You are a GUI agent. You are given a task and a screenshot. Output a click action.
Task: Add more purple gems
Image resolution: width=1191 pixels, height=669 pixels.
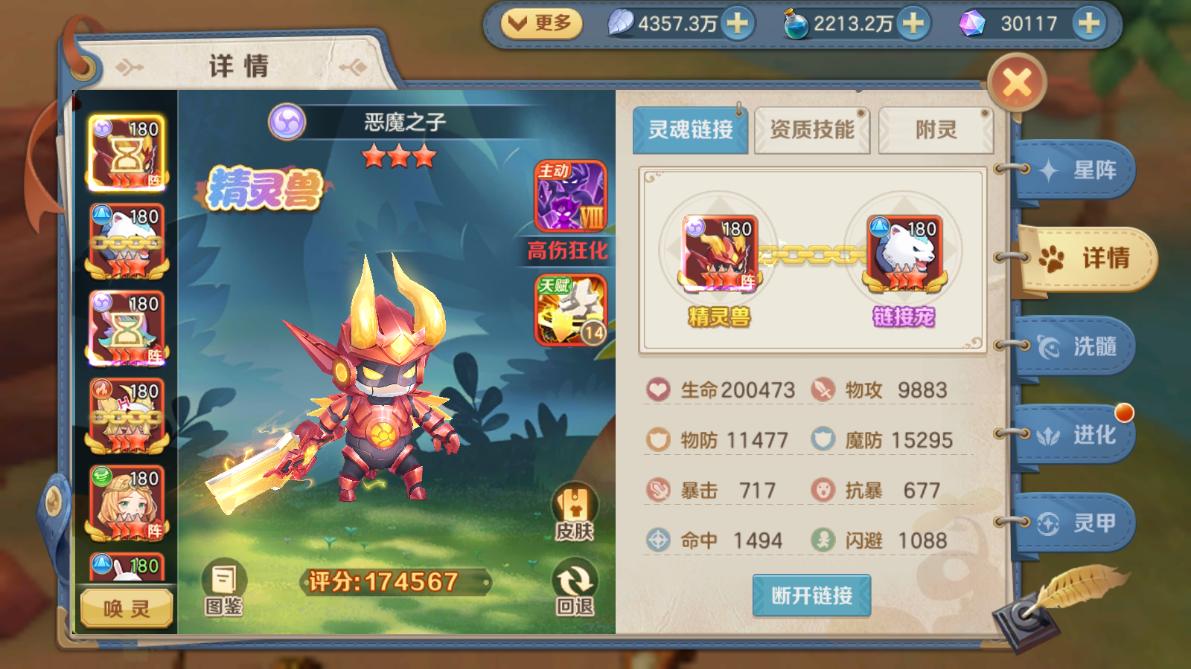1089,23
